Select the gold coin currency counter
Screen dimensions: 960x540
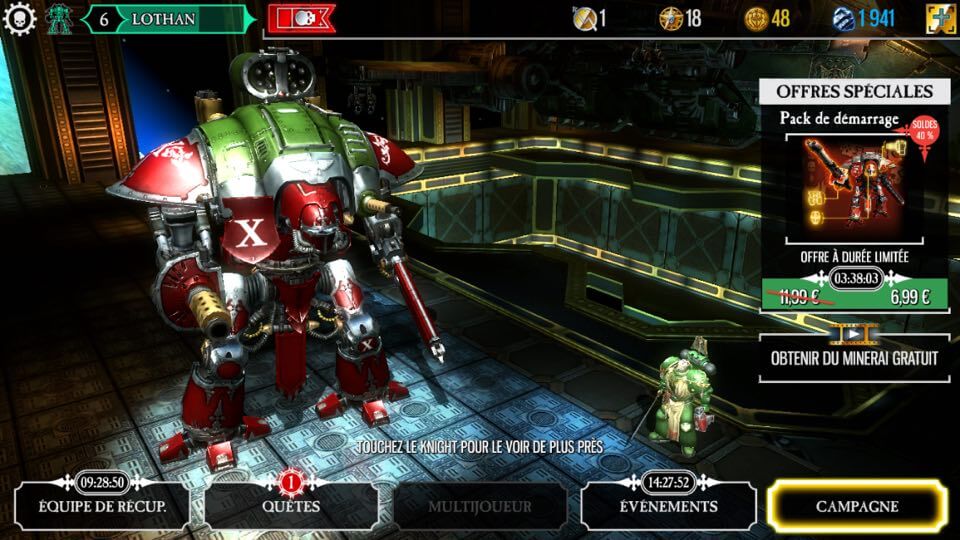(x=767, y=18)
